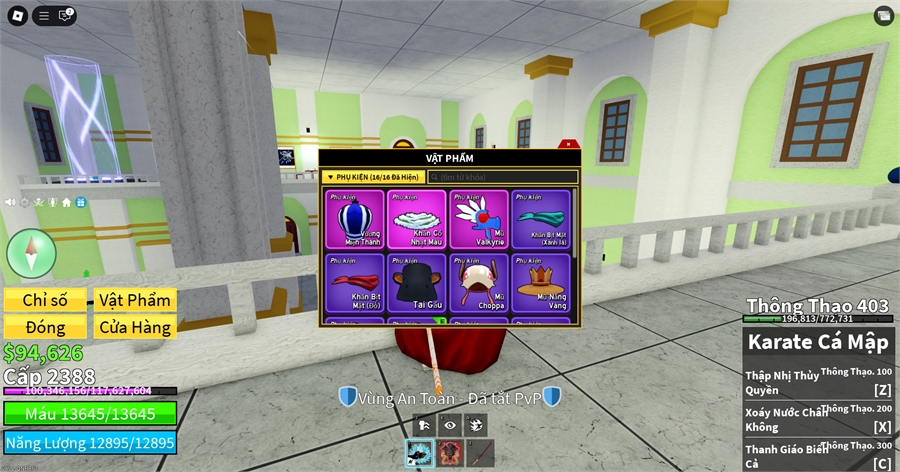Viewport: 900px width, 472px height.
Task: Click the compass below the icon row
Action: point(31,253)
